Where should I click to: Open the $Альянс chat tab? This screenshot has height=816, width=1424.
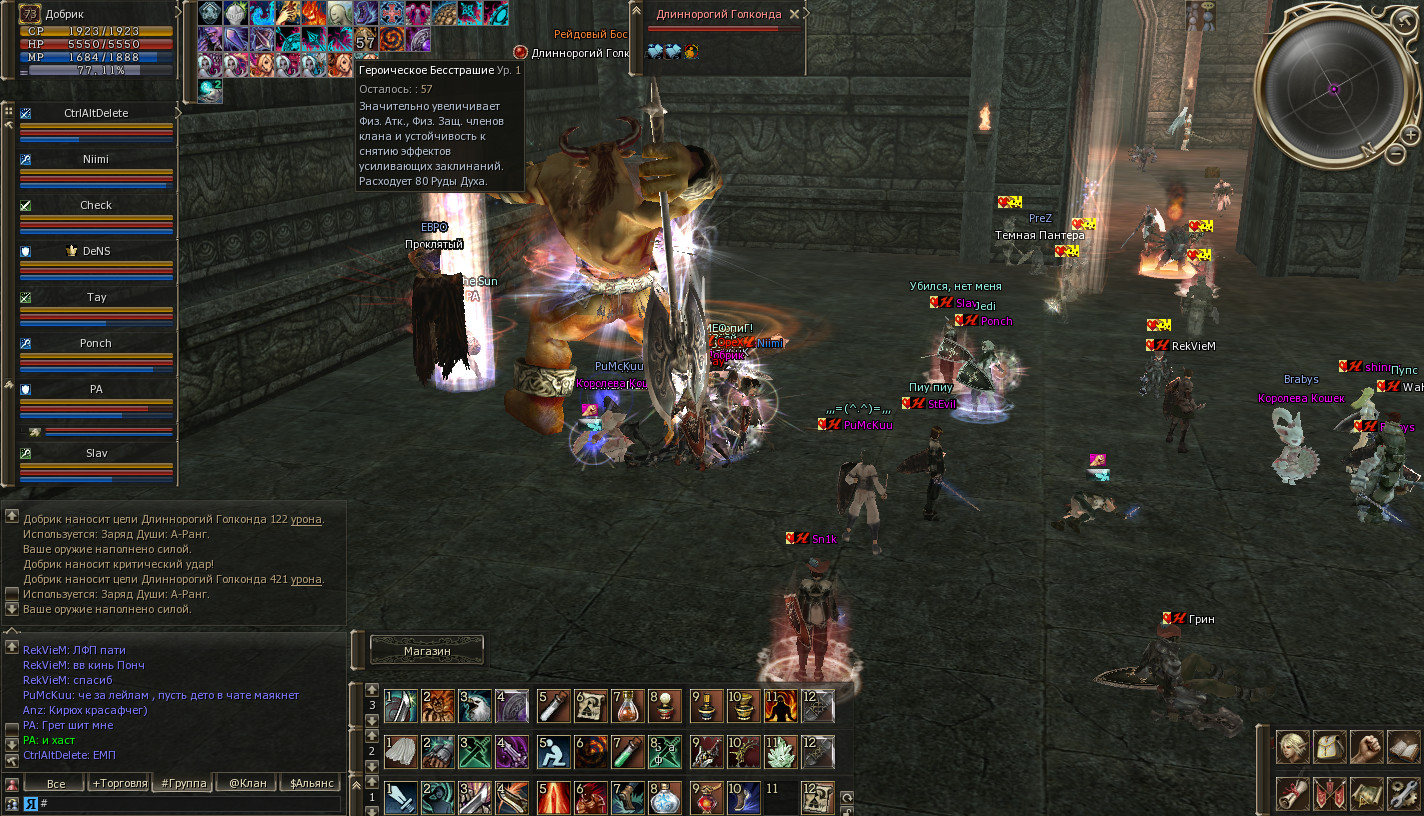coord(311,783)
